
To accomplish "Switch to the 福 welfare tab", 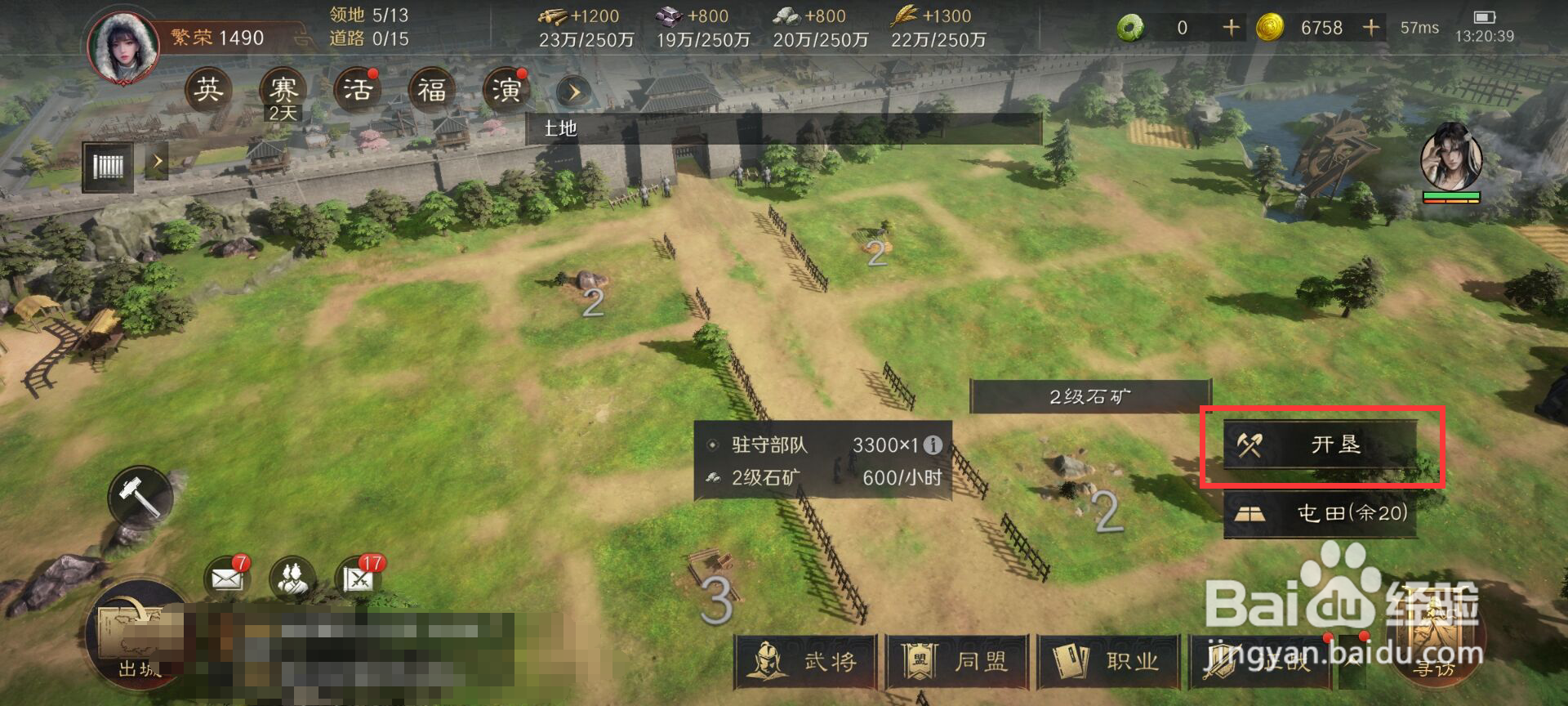I will click(x=431, y=90).
